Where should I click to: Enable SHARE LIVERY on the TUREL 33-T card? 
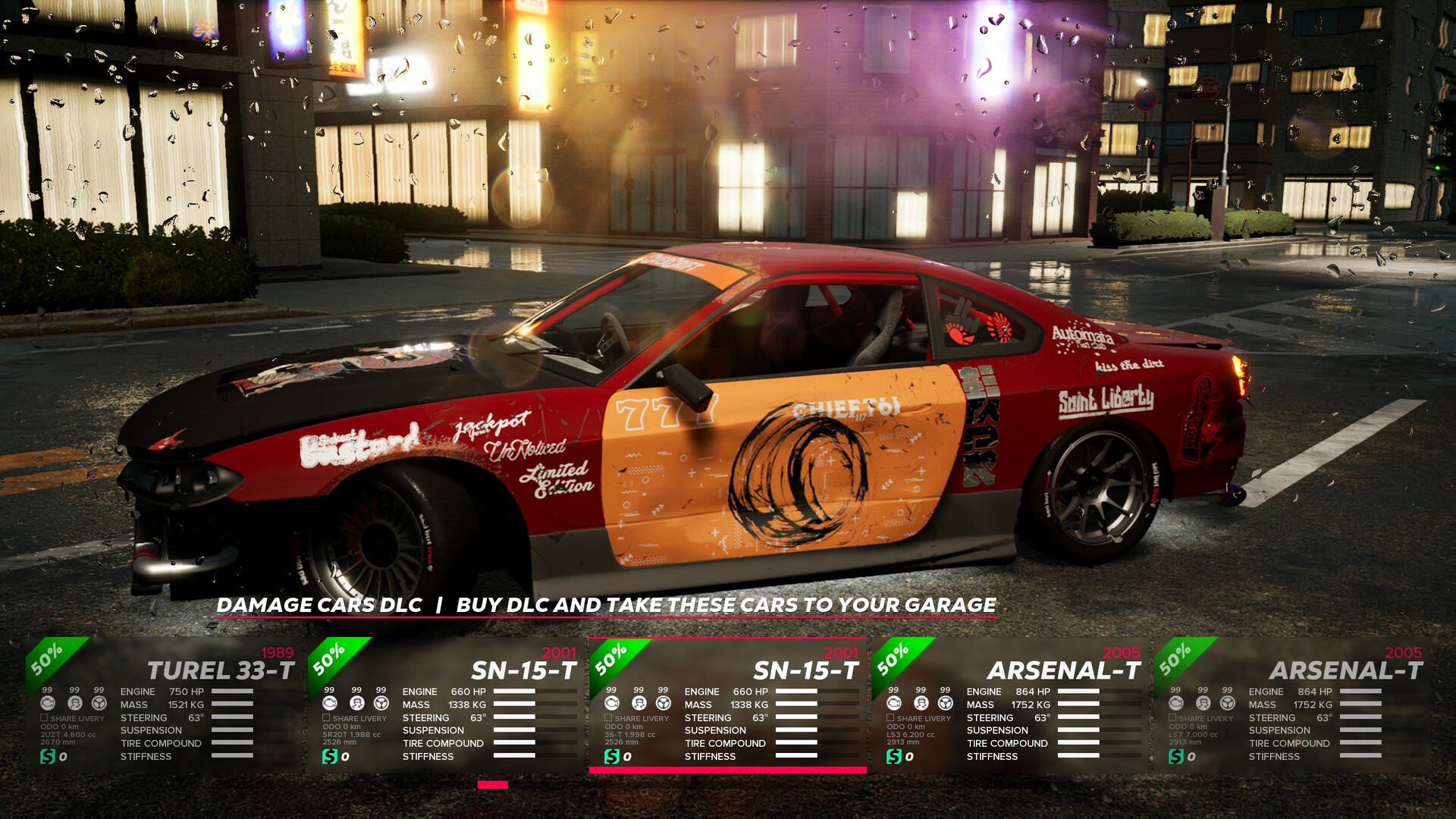click(x=44, y=717)
